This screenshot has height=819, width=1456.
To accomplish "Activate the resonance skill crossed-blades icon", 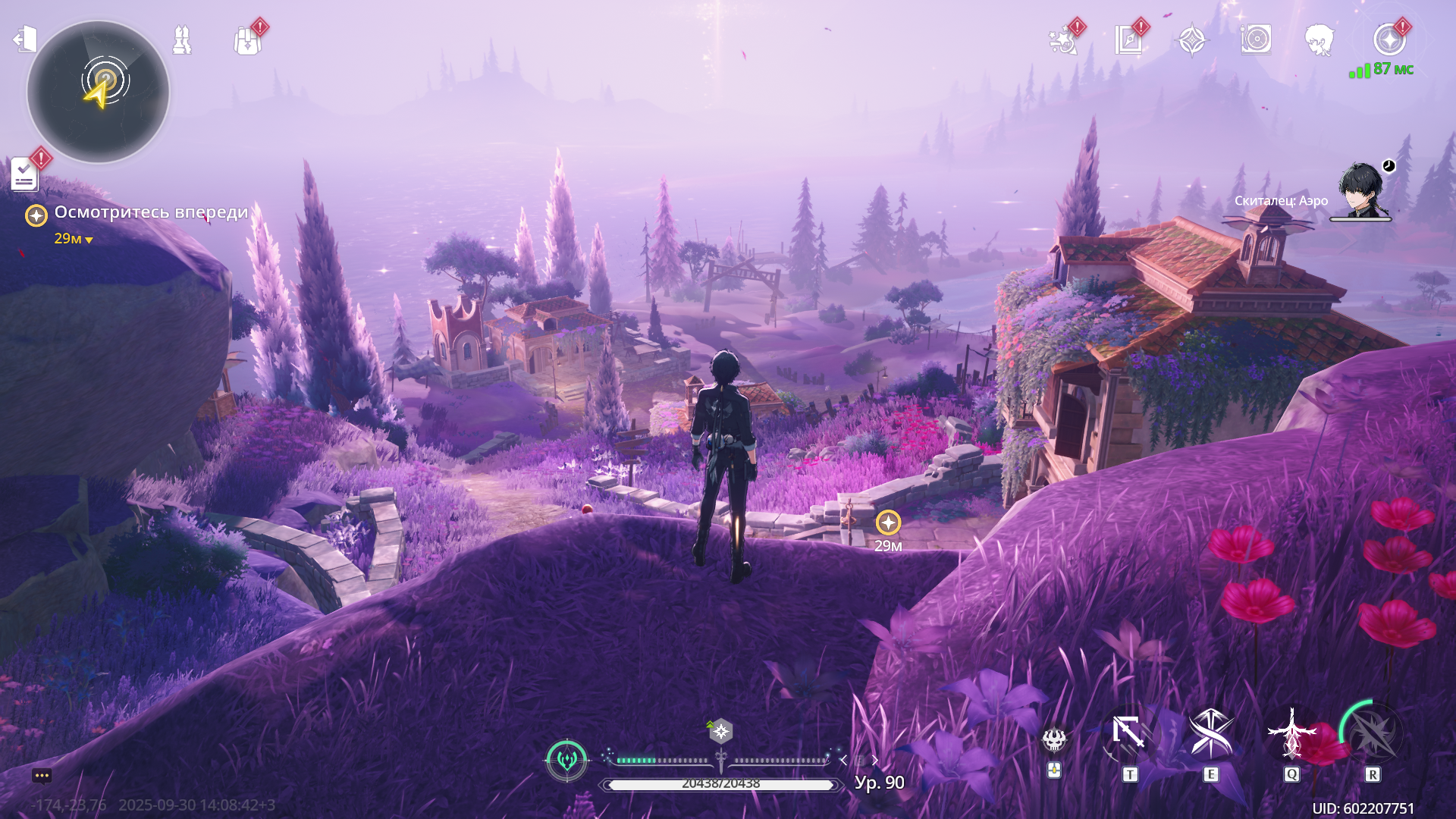I will (1210, 734).
